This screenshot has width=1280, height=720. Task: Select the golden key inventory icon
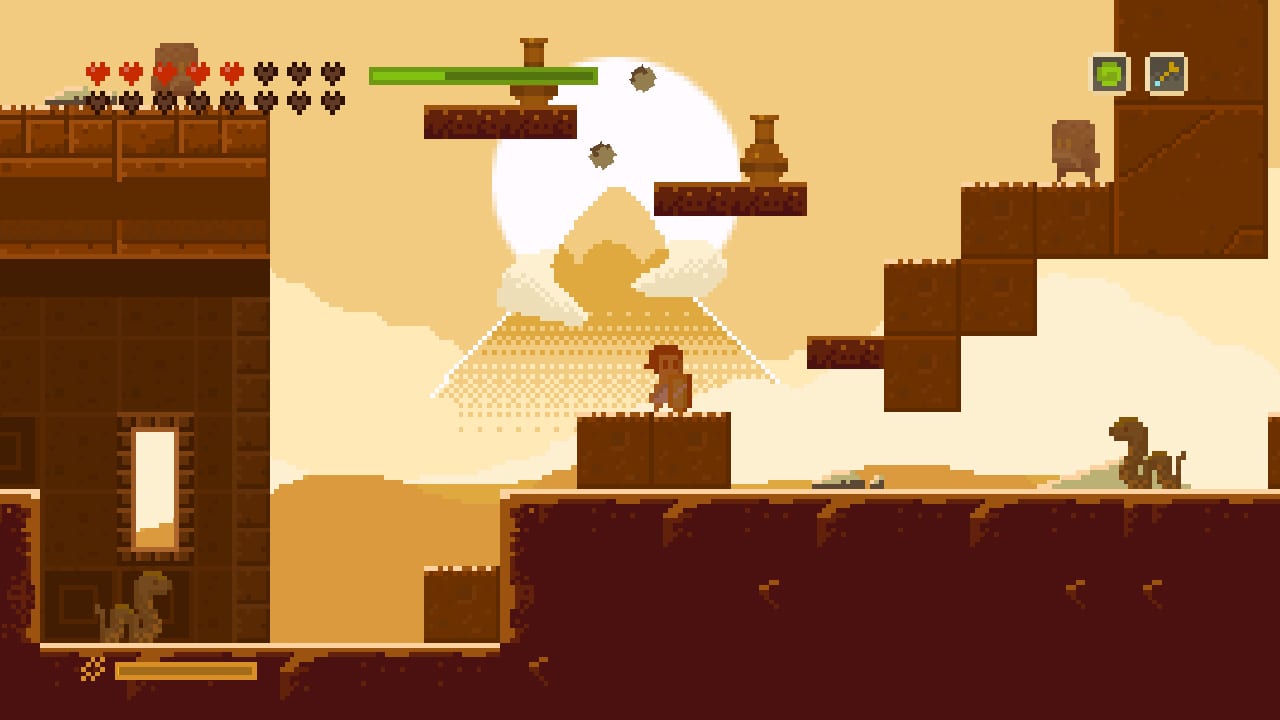(1166, 73)
